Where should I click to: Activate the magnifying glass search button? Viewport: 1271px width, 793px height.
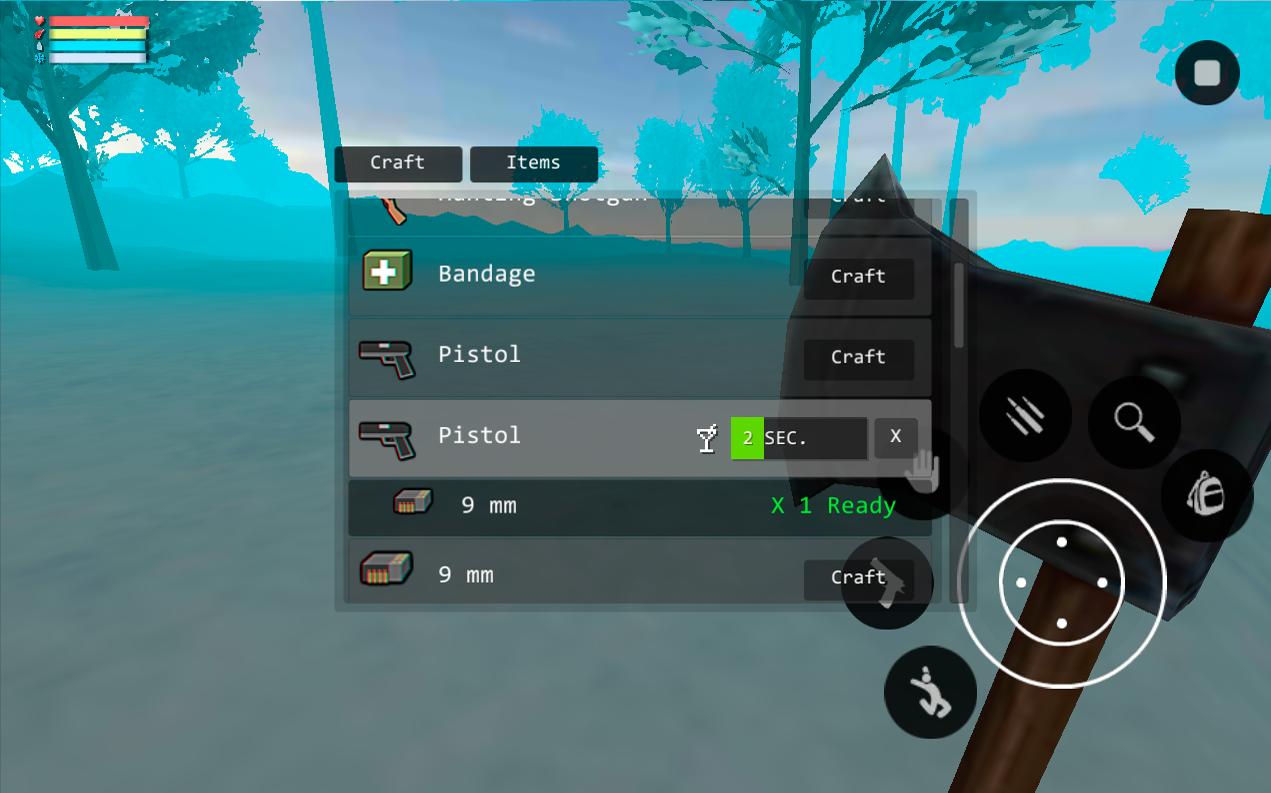1134,422
